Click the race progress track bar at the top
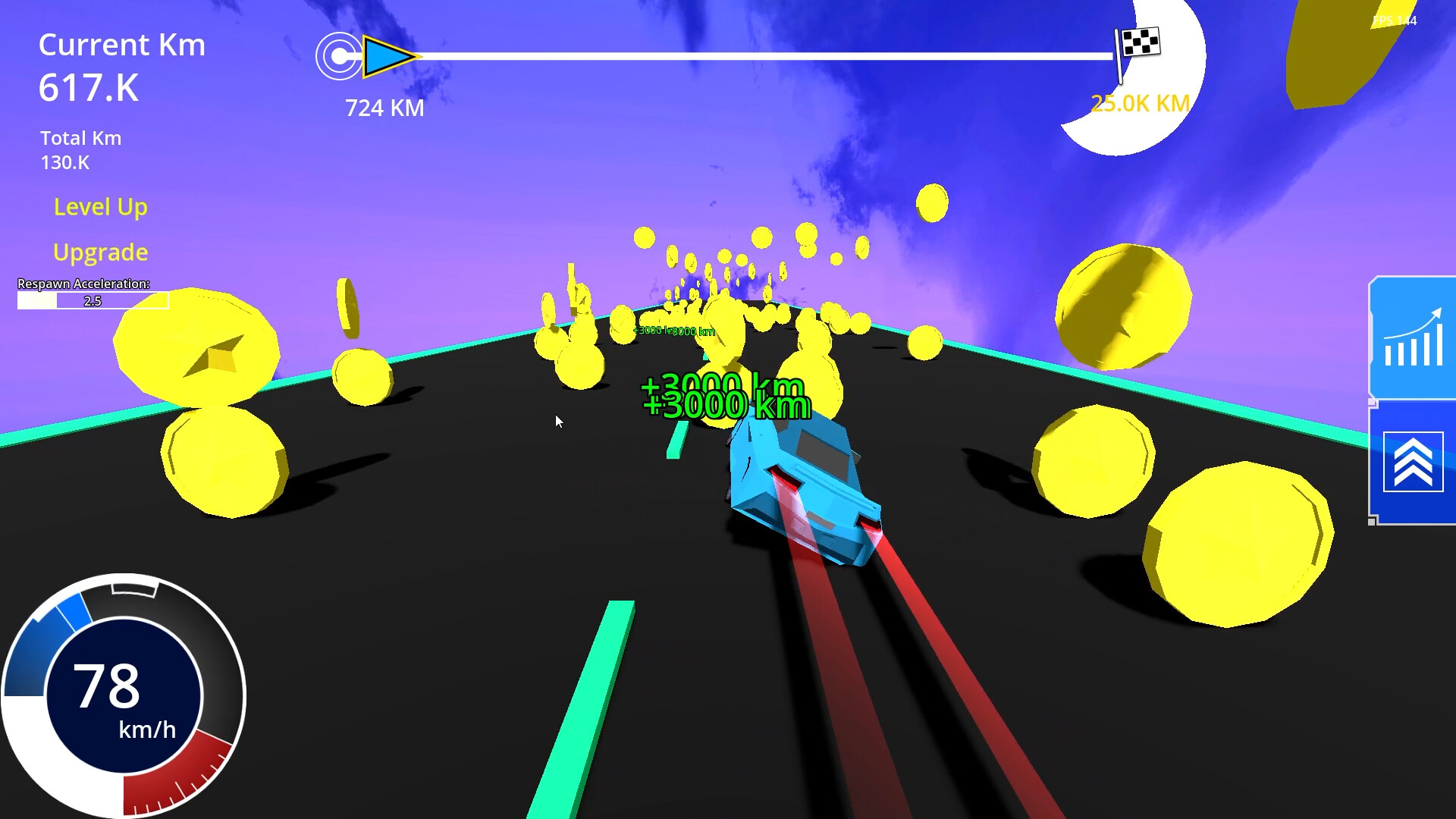Viewport: 1456px width, 819px height. (758, 54)
